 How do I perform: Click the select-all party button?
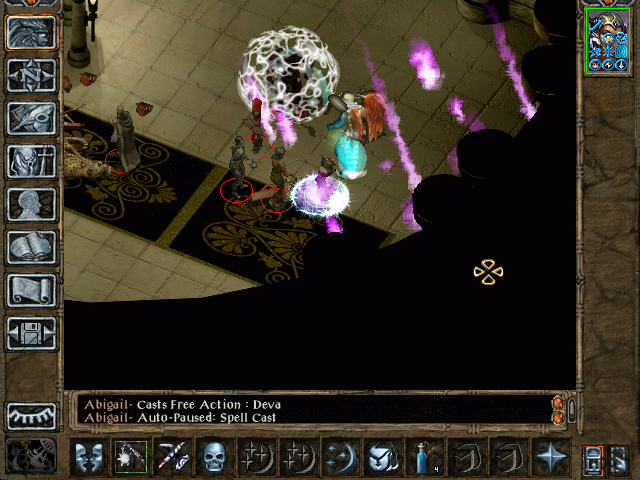tap(592, 458)
